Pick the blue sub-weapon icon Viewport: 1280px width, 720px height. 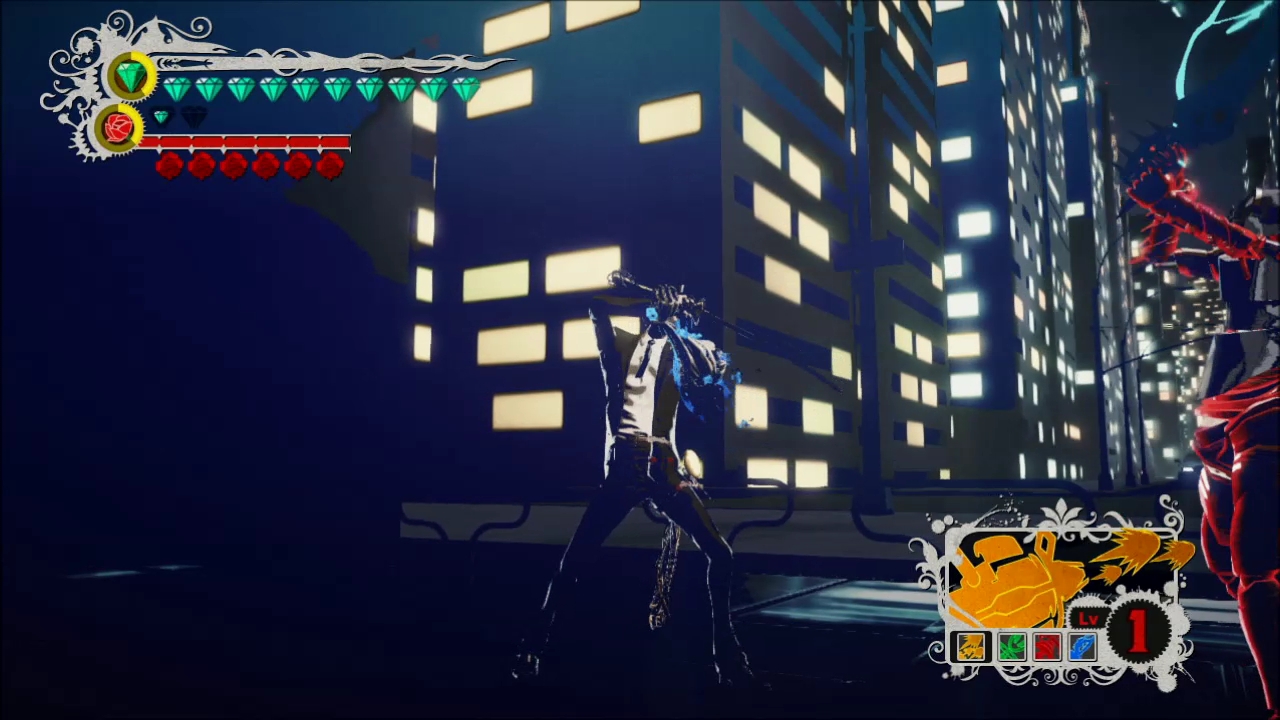tap(1083, 647)
